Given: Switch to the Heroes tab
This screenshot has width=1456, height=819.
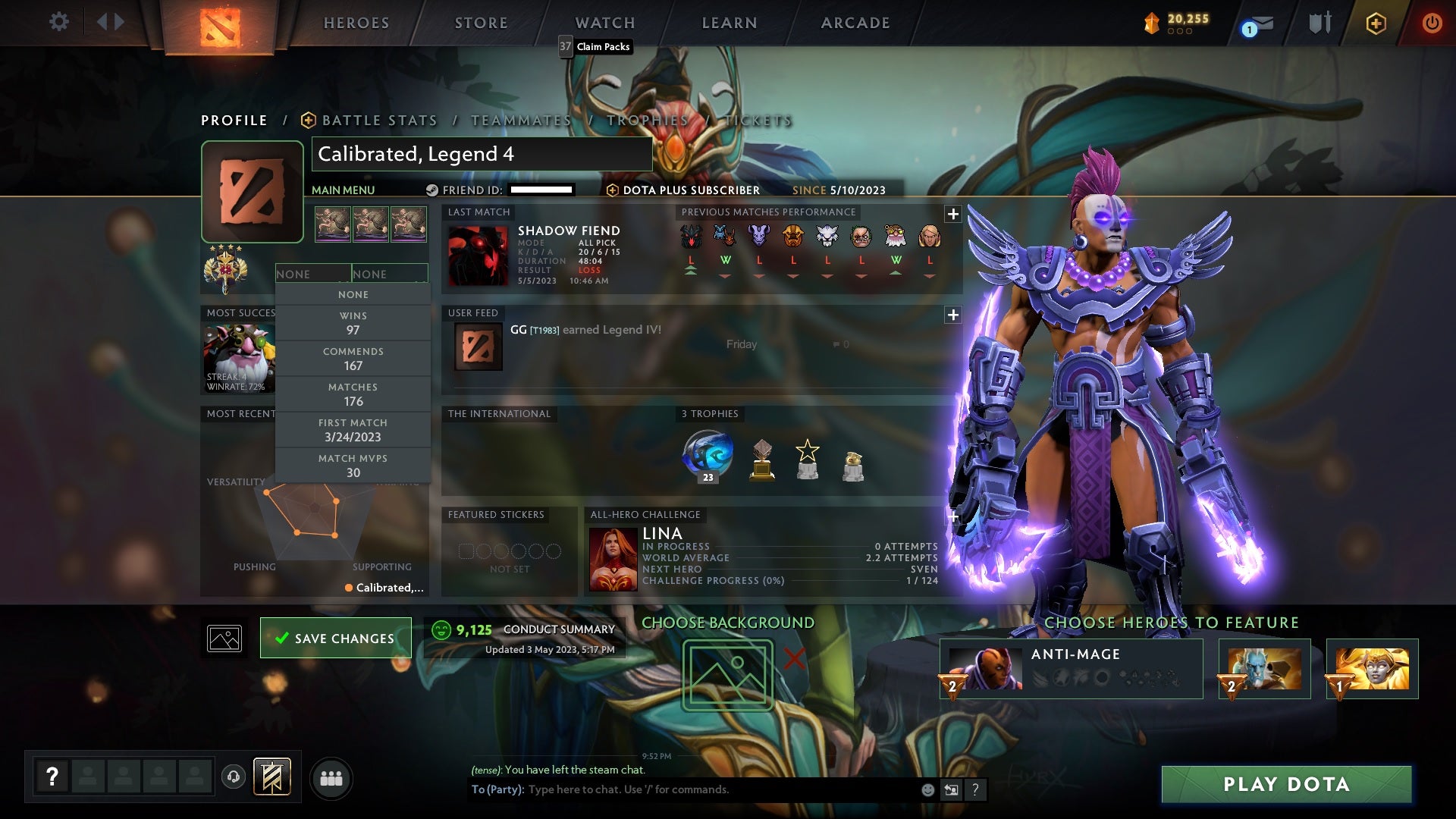Looking at the screenshot, I should pos(356,23).
